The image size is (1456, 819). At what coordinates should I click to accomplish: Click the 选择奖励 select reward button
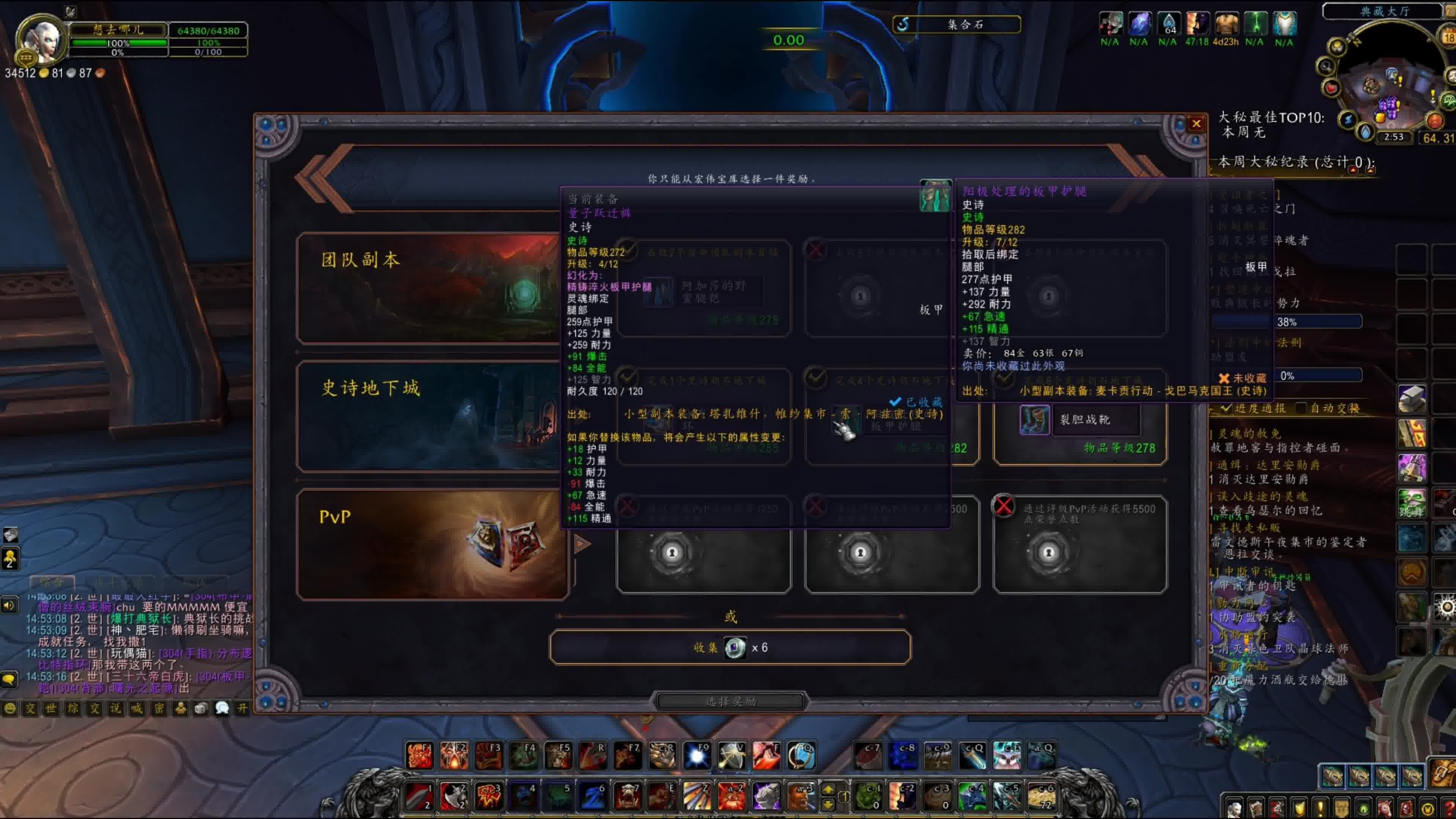[730, 701]
